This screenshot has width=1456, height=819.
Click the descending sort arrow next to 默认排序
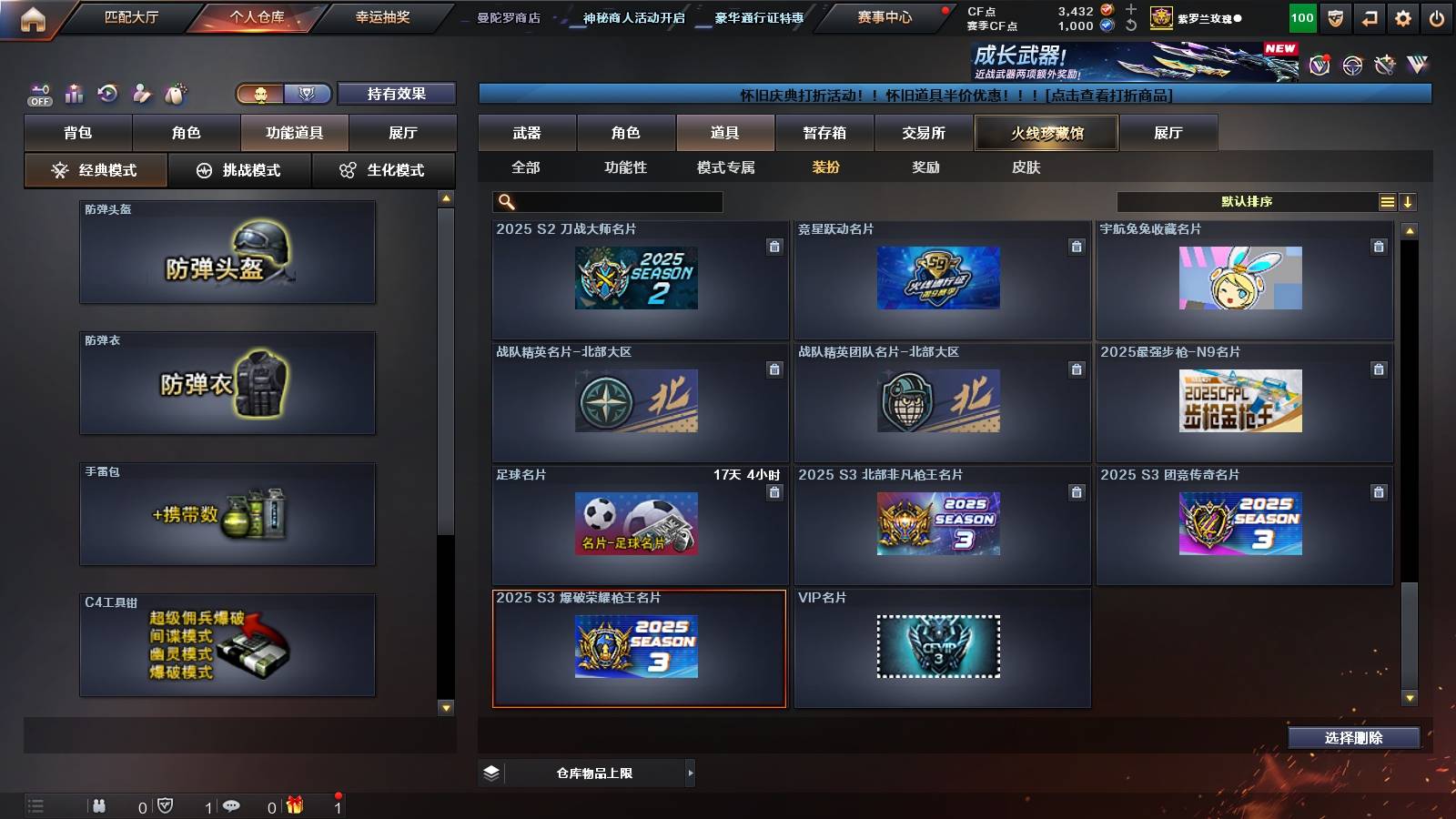tap(1408, 201)
